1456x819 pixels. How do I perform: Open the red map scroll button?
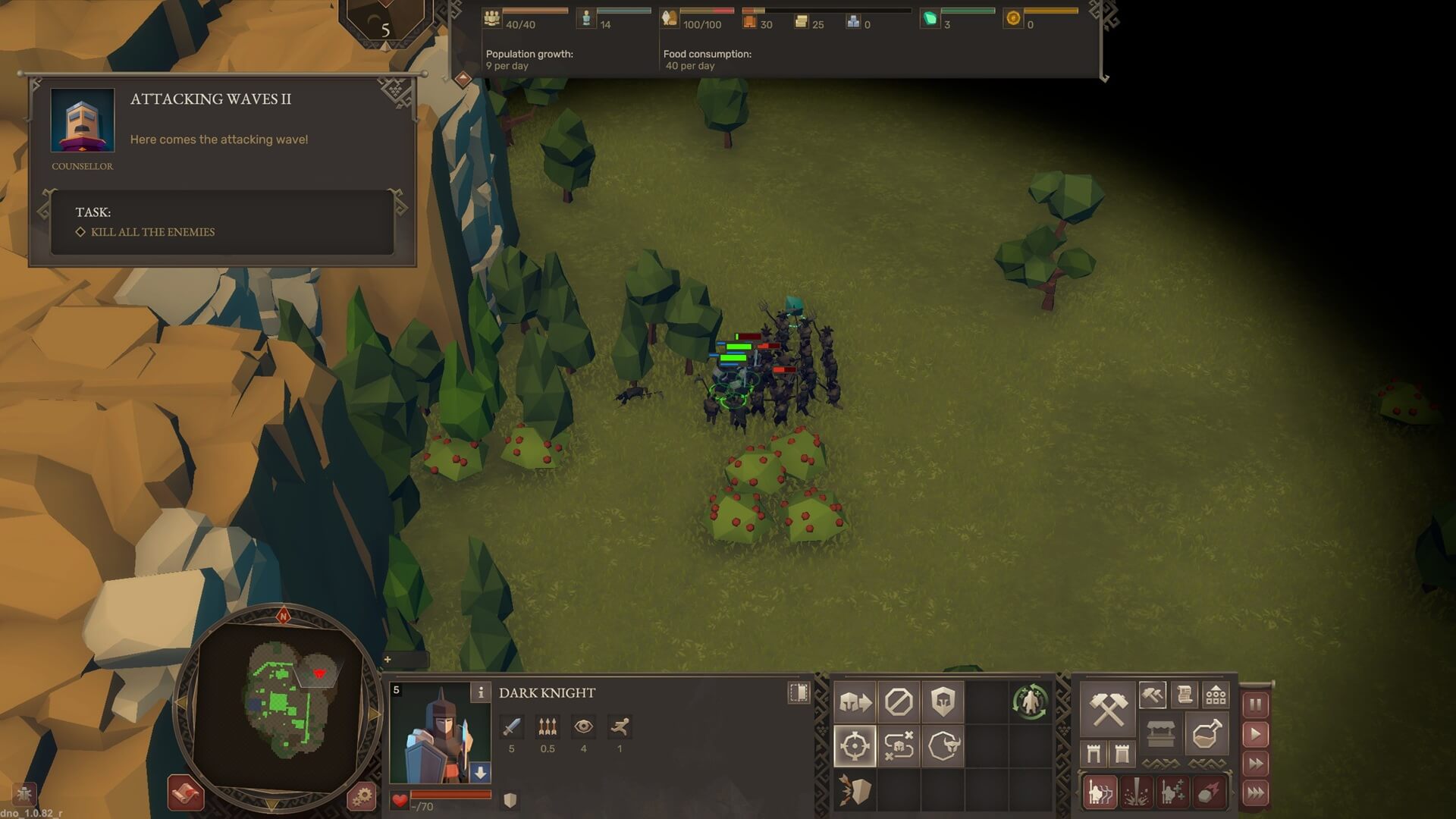186,793
